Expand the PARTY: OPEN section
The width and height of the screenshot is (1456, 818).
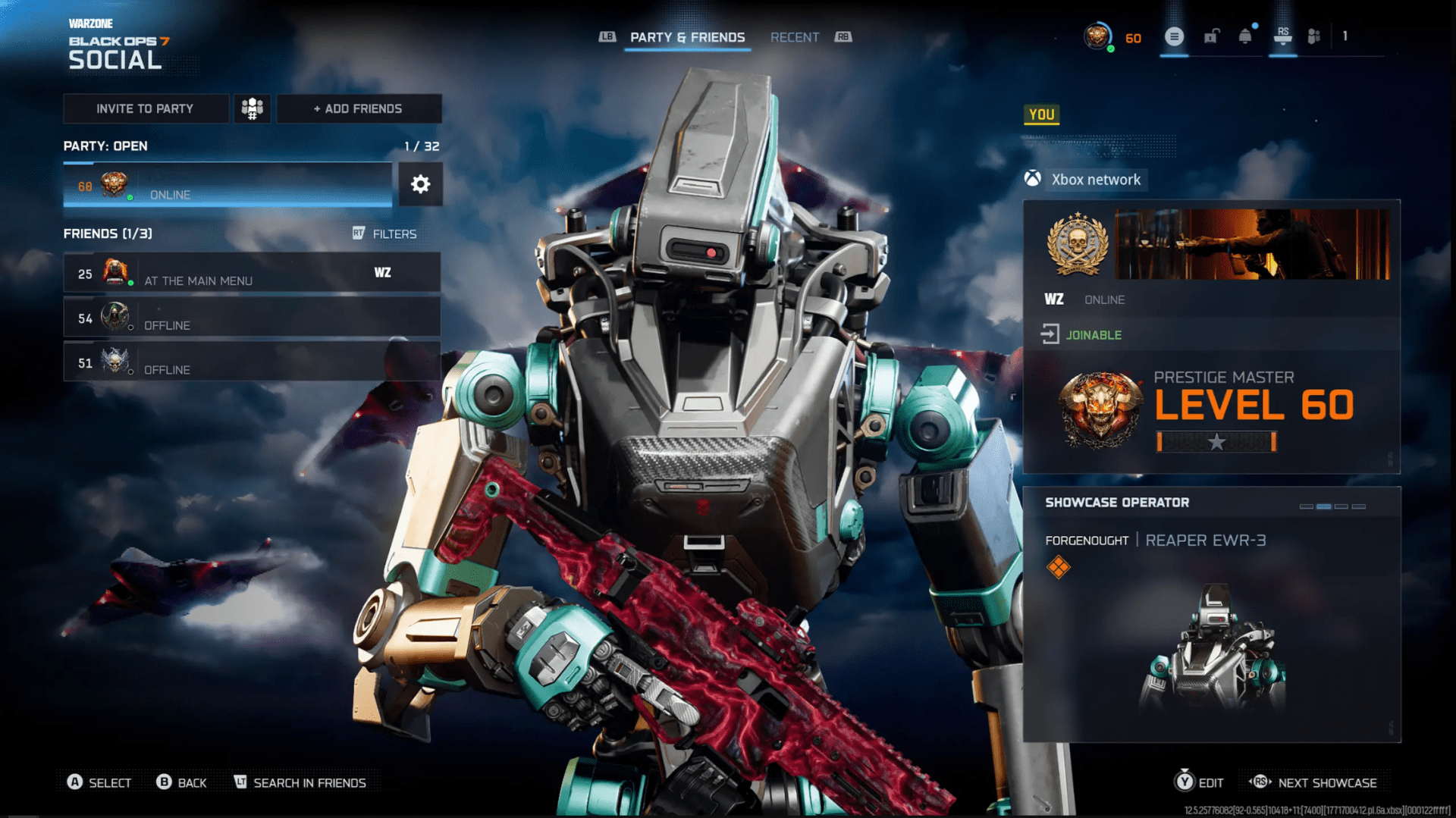[106, 146]
